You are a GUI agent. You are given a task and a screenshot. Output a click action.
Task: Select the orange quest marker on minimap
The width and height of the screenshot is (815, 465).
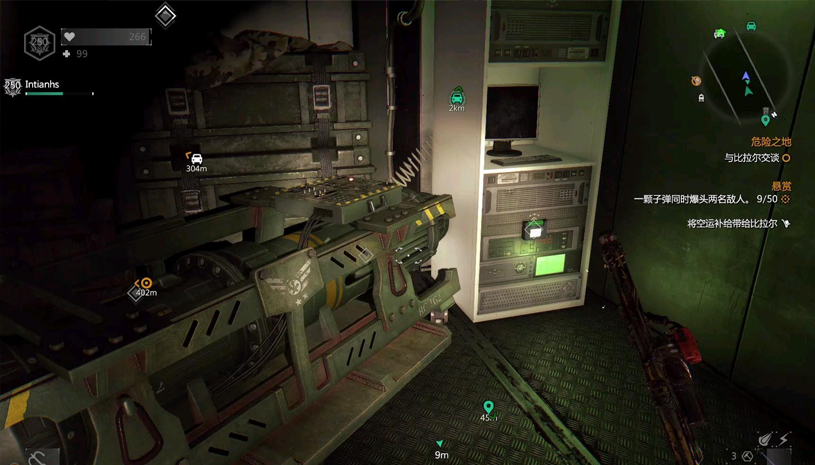[696, 81]
